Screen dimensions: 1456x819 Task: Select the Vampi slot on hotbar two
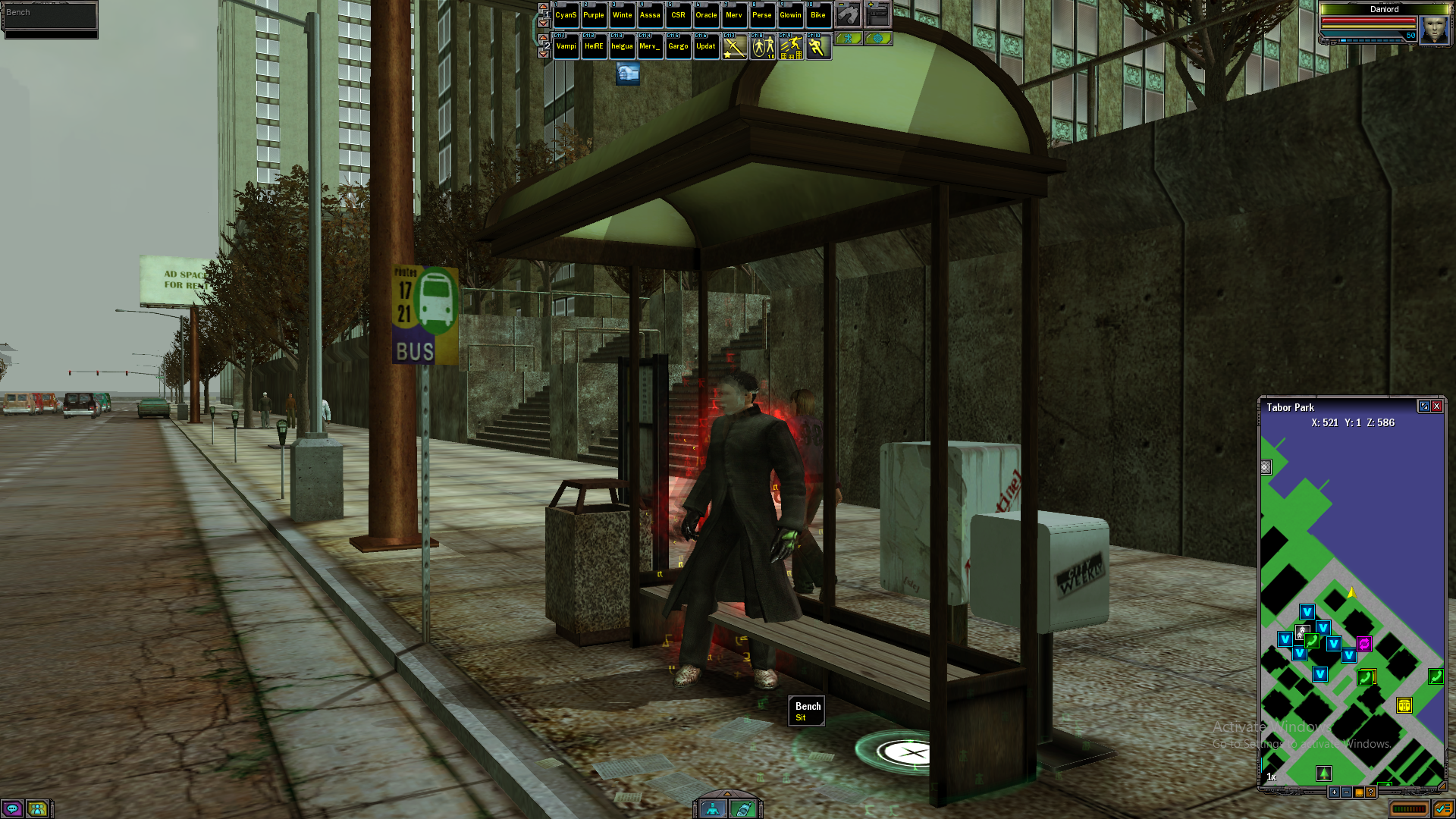566,46
